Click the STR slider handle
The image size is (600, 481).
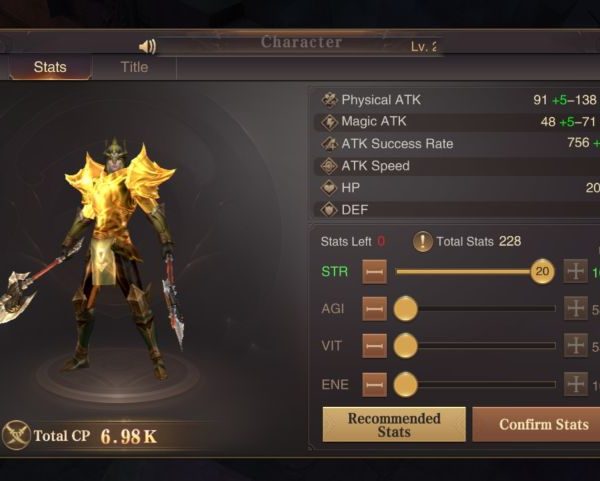click(x=542, y=272)
